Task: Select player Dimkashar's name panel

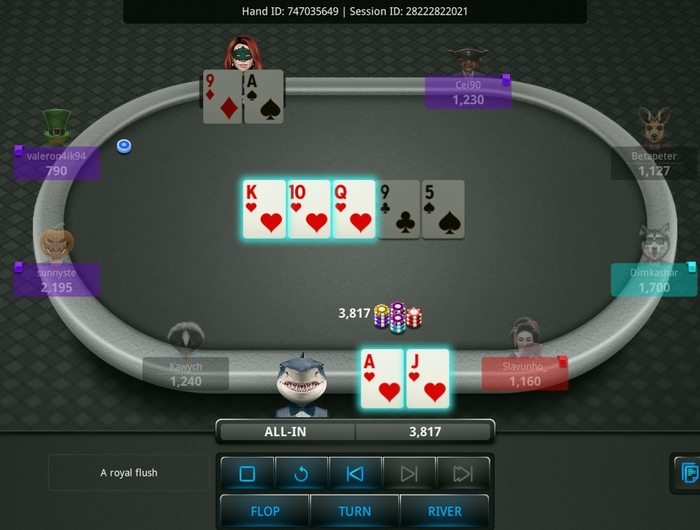Action: click(654, 280)
